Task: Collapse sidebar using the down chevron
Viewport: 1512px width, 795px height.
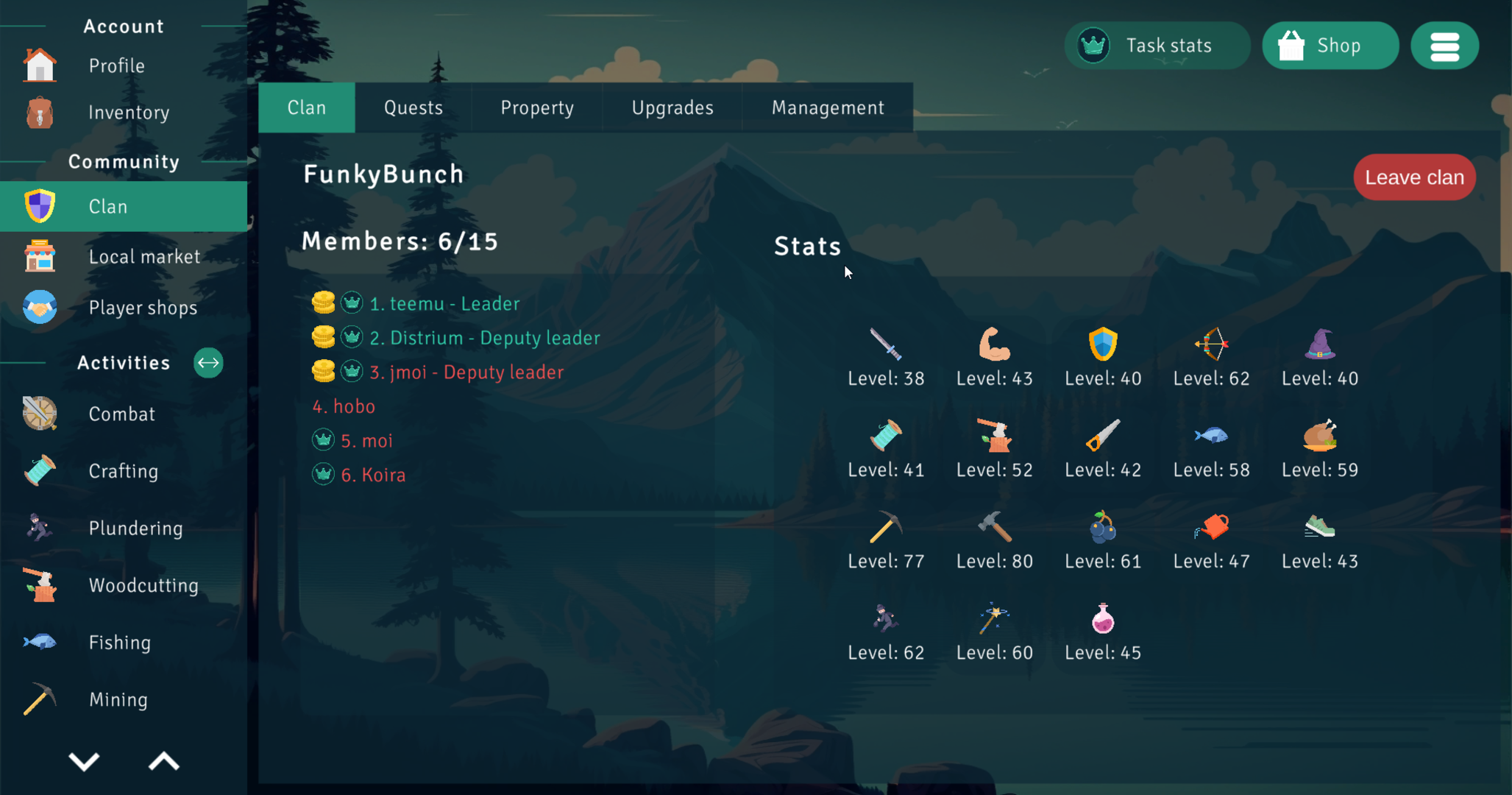Action: 85,763
